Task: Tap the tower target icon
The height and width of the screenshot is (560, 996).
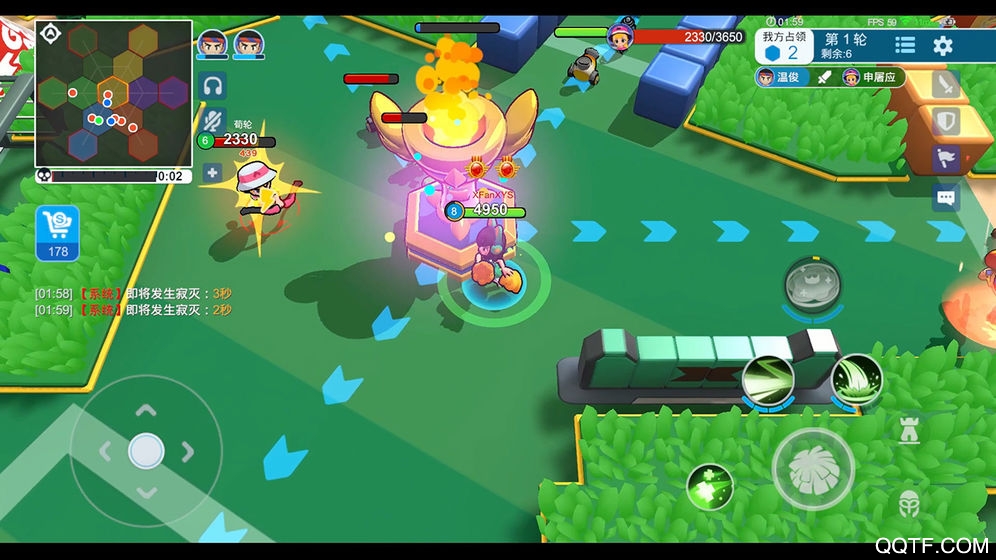Action: click(908, 432)
